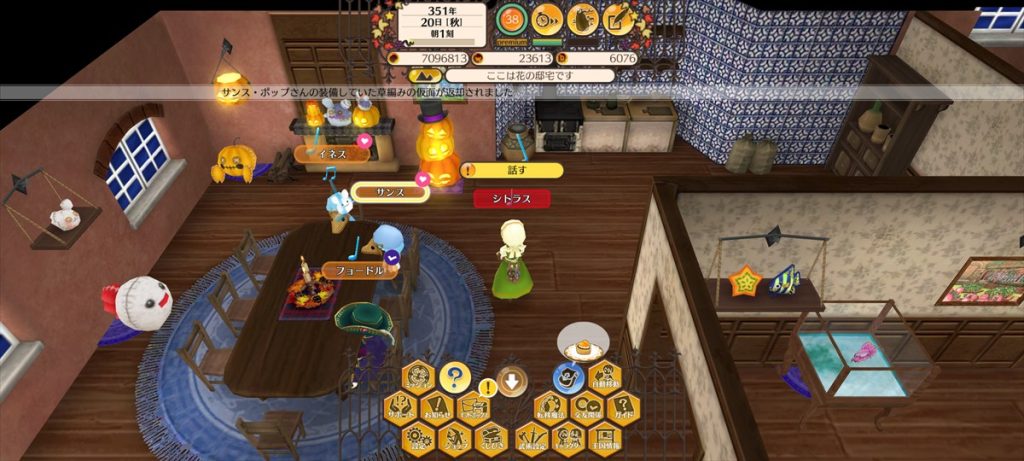This screenshot has width=1024, height=461.
Task: Open the サポート support menu
Action: click(x=400, y=407)
